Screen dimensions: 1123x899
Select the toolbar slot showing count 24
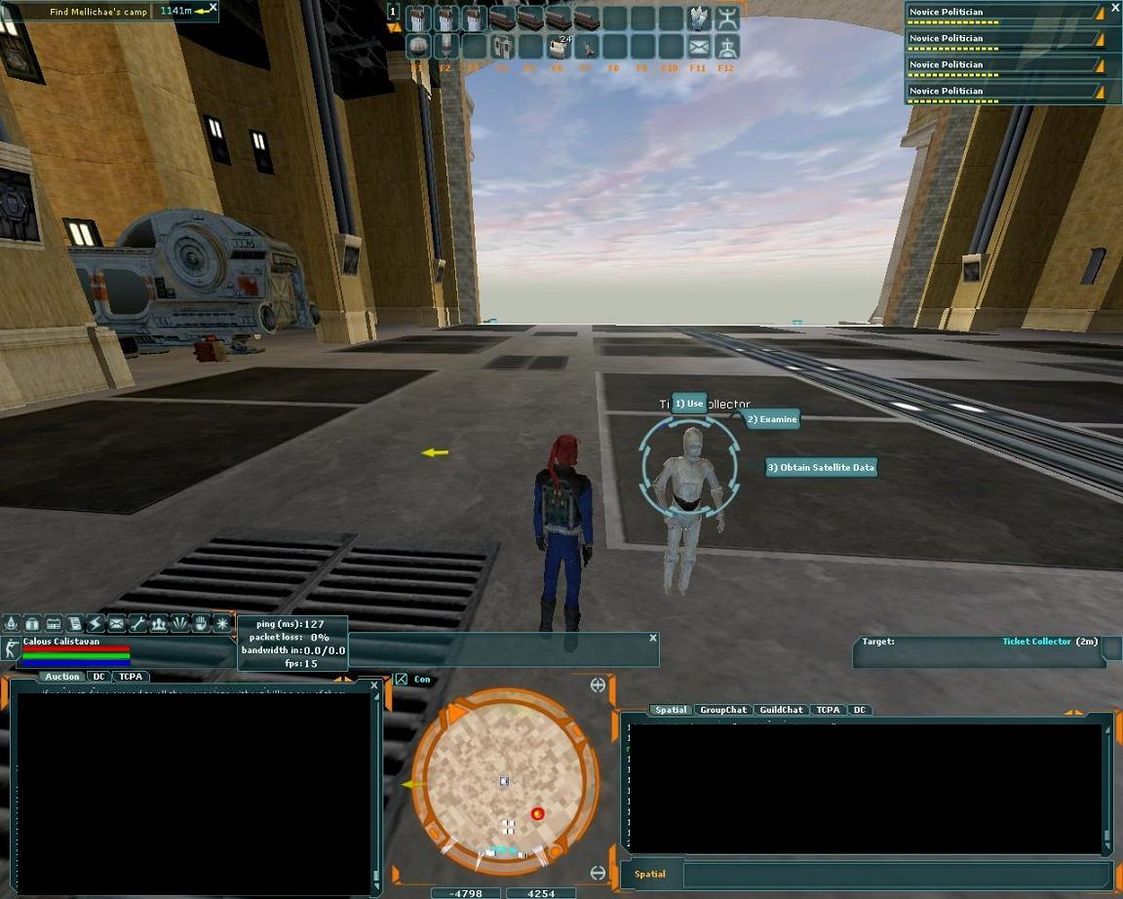559,46
